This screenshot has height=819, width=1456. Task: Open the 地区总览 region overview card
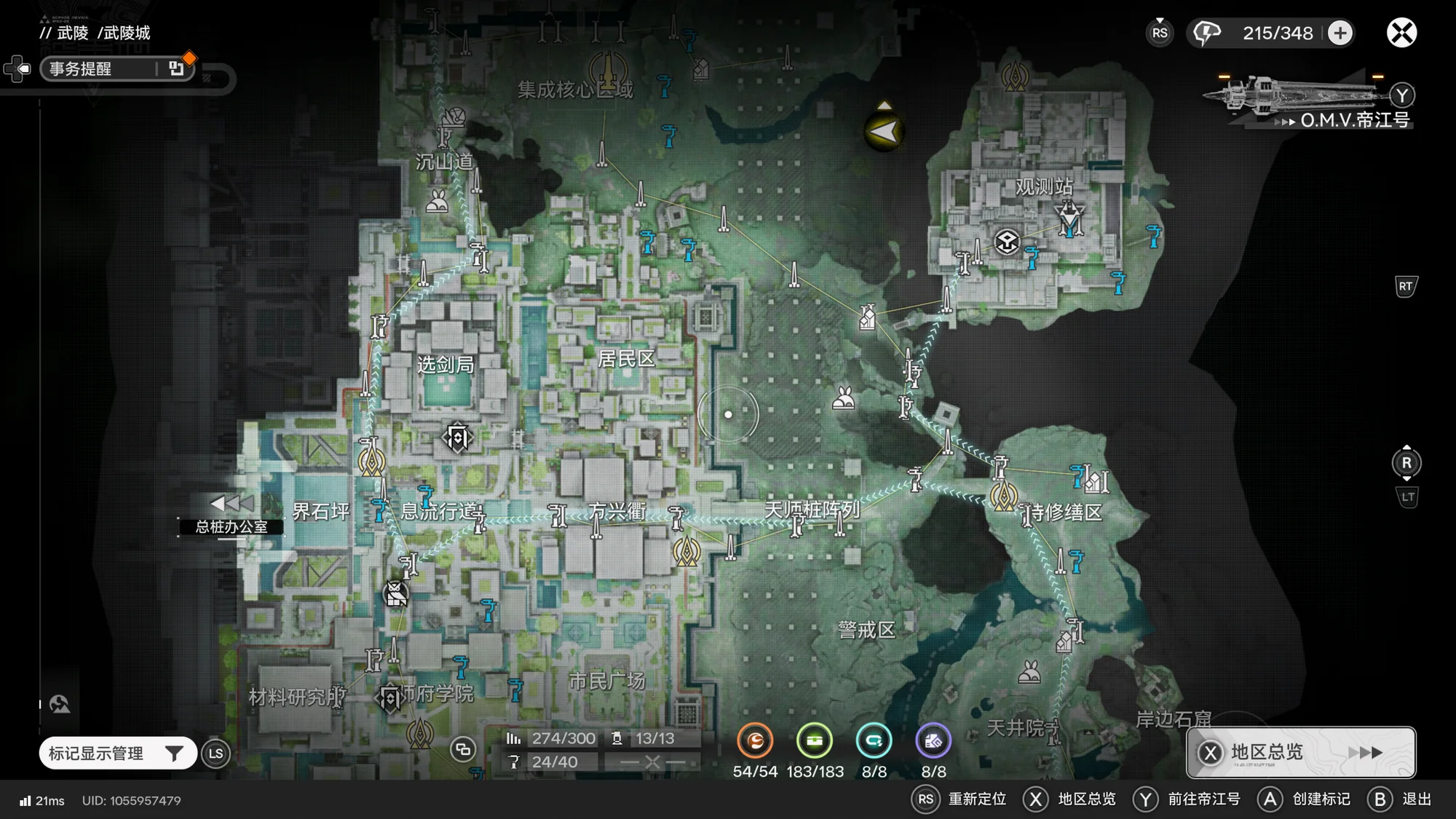click(x=1301, y=752)
